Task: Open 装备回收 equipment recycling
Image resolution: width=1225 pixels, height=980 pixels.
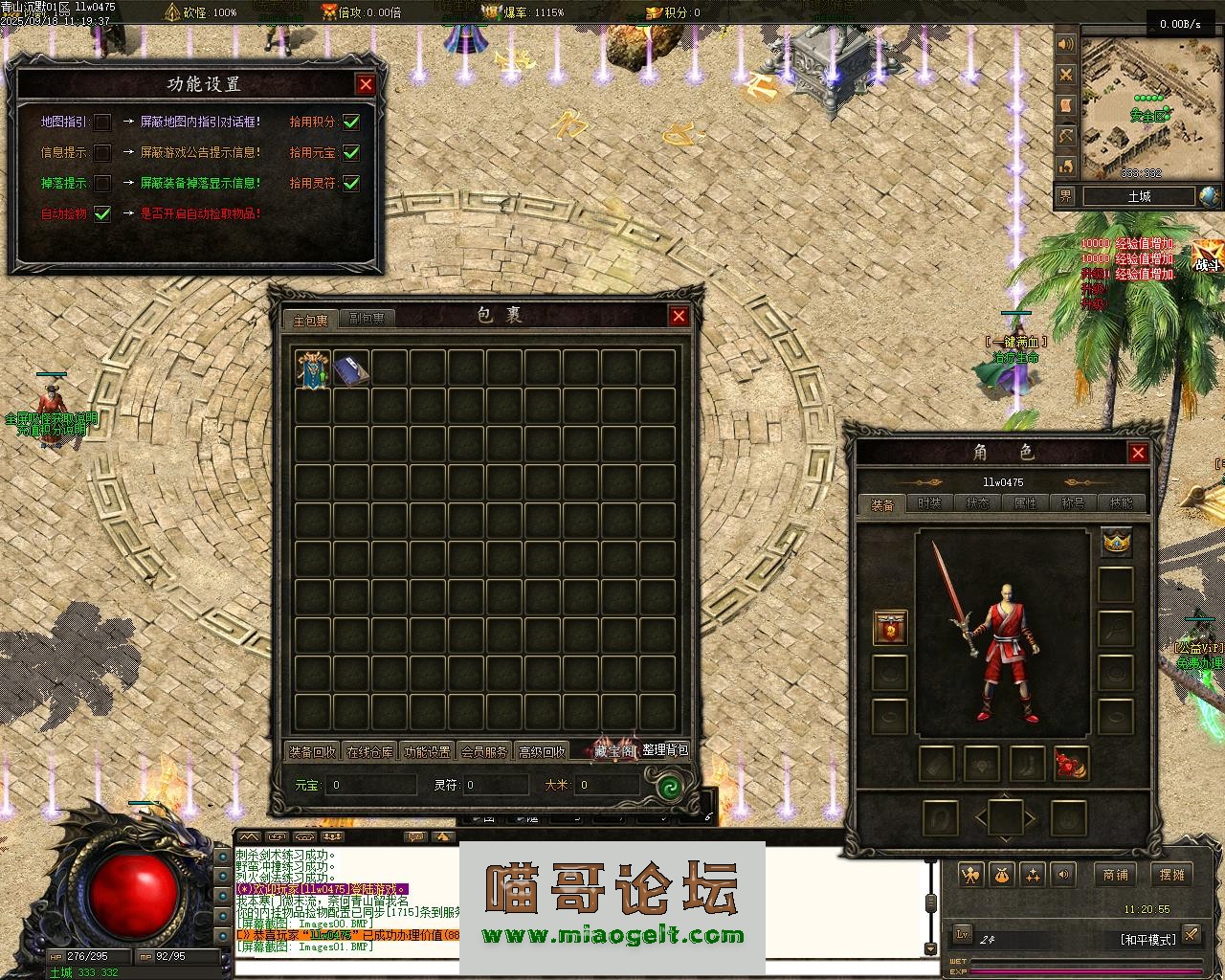Action: pos(312,752)
